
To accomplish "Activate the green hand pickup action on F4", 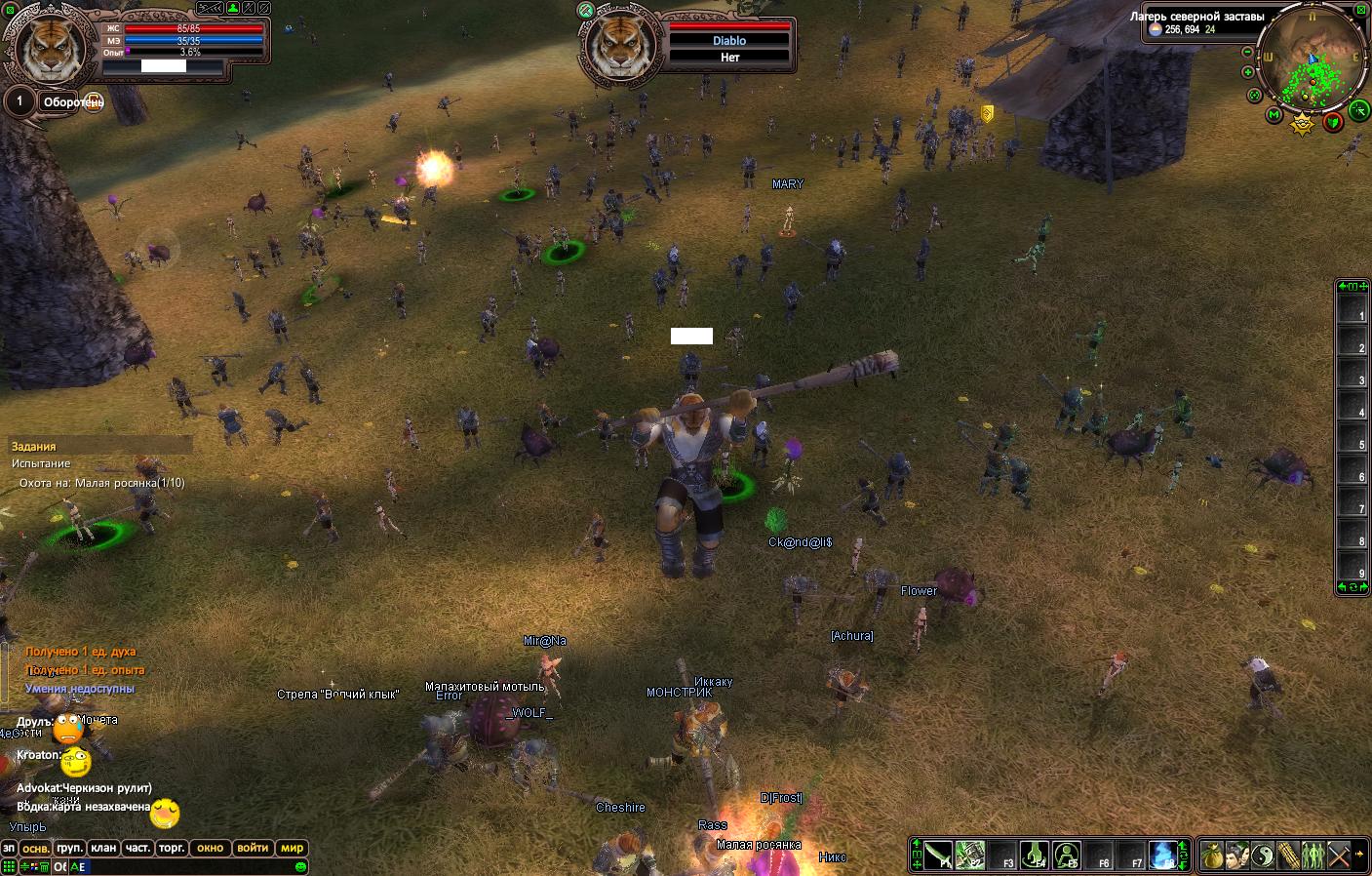I will pos(1034,856).
